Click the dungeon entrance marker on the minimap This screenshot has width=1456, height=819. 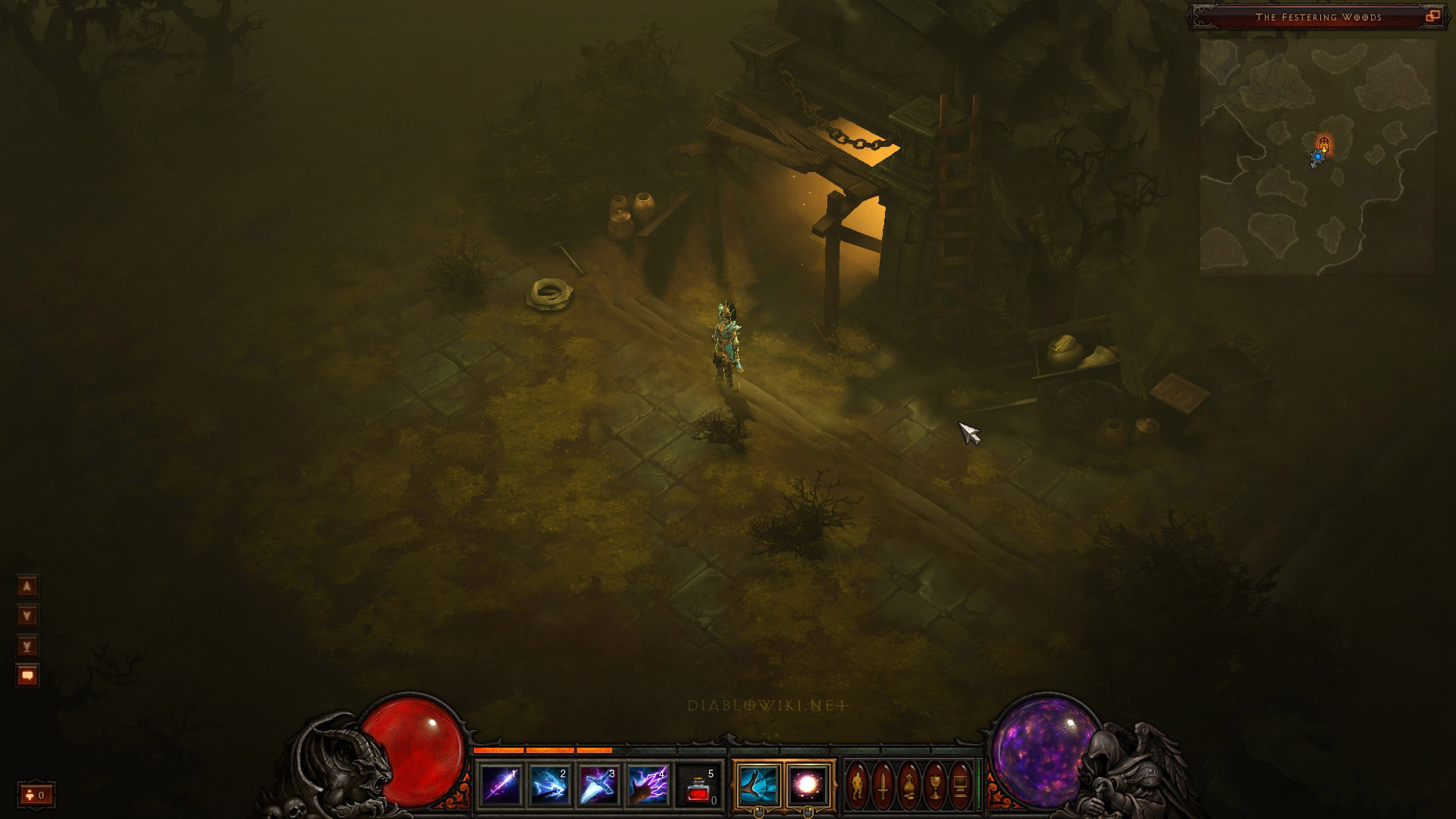point(1324,143)
